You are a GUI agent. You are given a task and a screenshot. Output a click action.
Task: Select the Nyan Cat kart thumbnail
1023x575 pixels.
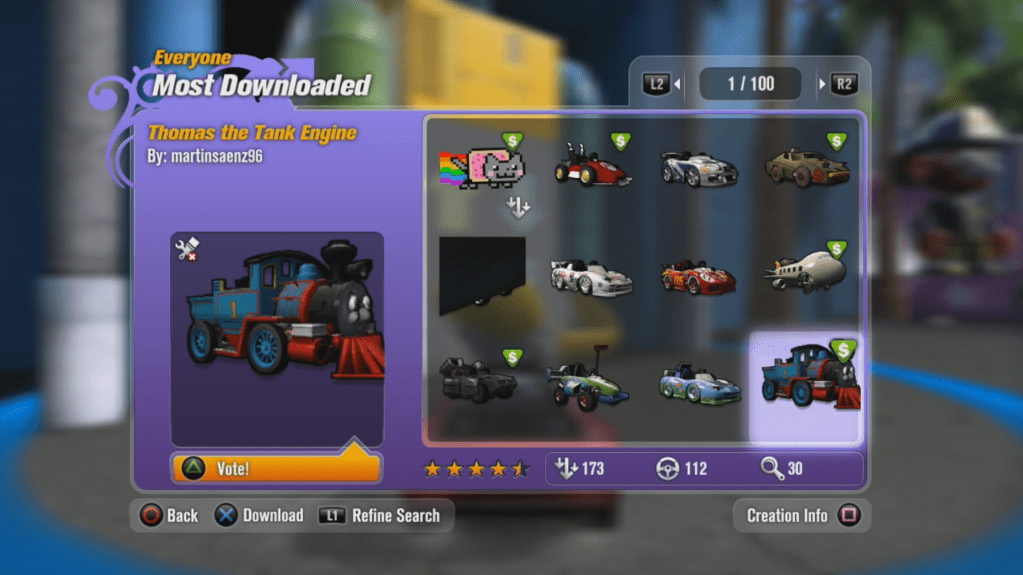point(482,165)
